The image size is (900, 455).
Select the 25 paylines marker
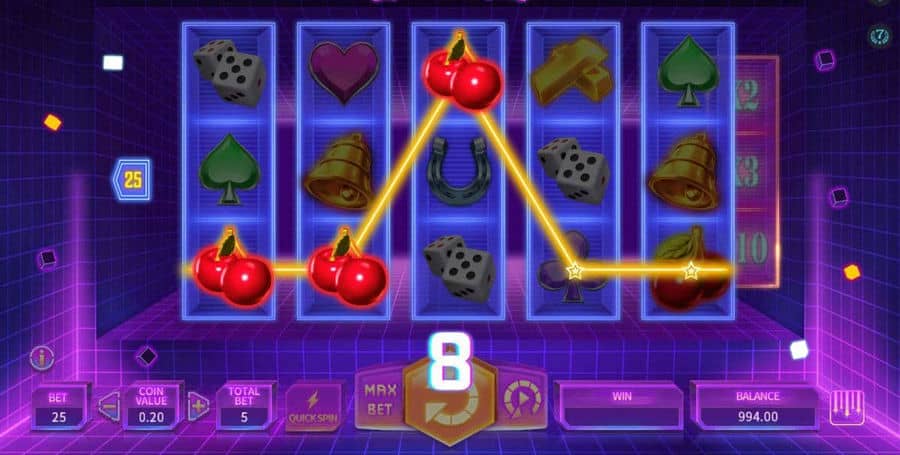click(x=132, y=181)
